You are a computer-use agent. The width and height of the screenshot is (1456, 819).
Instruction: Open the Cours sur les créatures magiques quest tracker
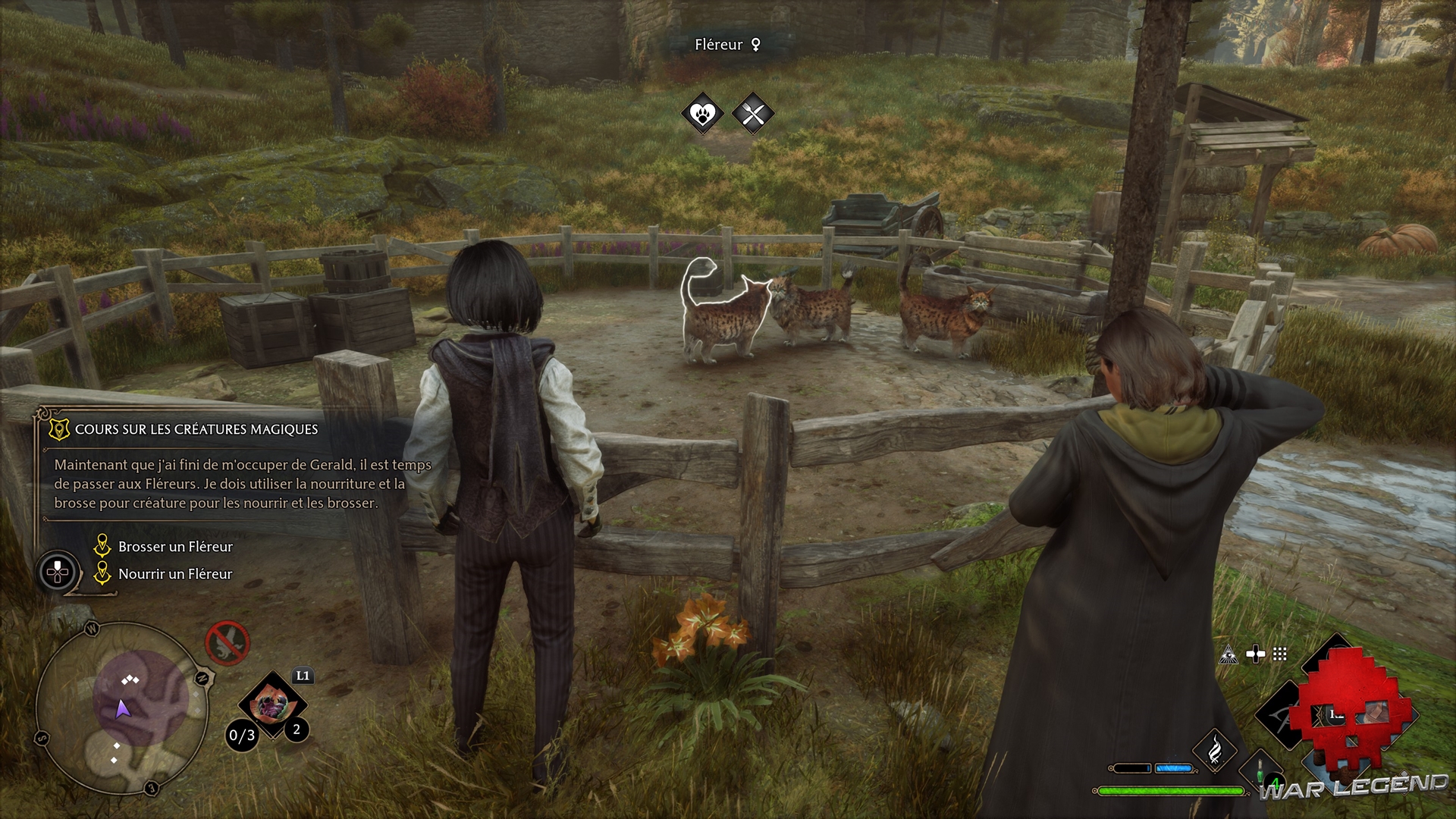click(x=196, y=429)
